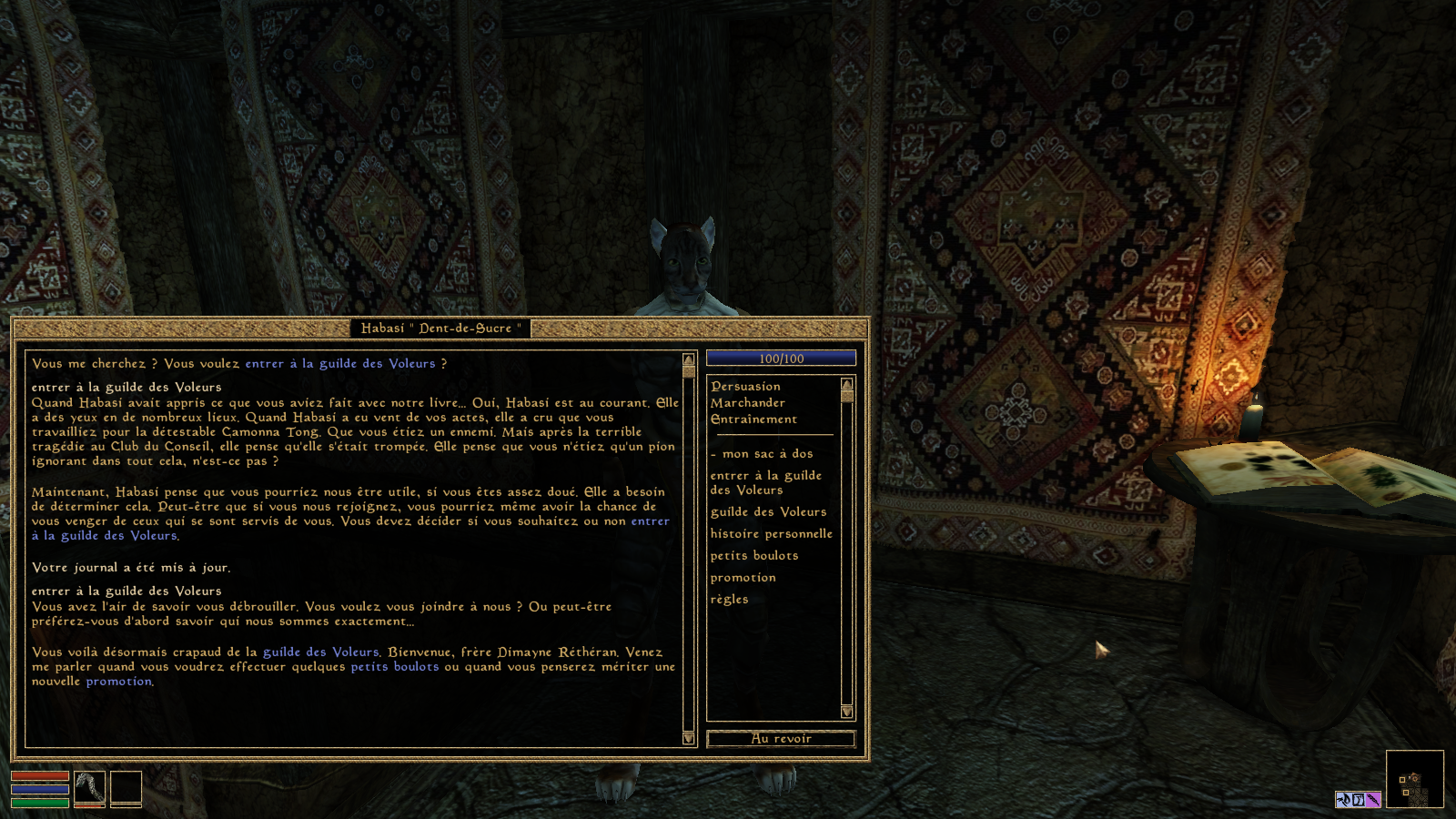This screenshot has height=819, width=1456.
Task: Click the dialogue text scroll-up arrow
Action: [x=689, y=360]
